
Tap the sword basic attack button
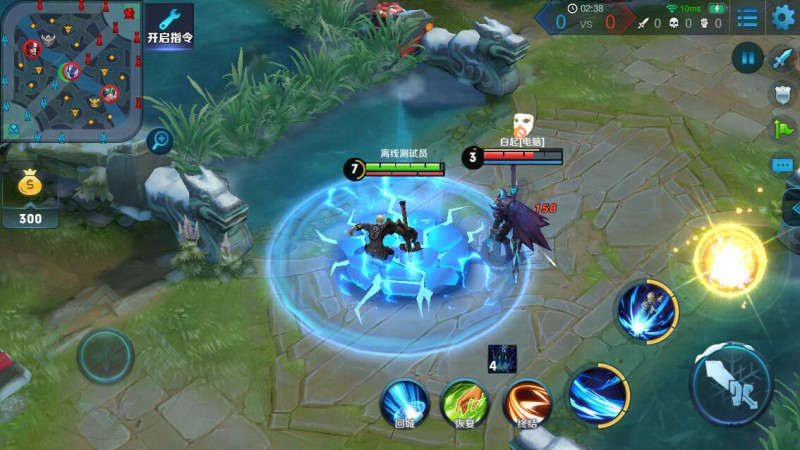tap(731, 385)
